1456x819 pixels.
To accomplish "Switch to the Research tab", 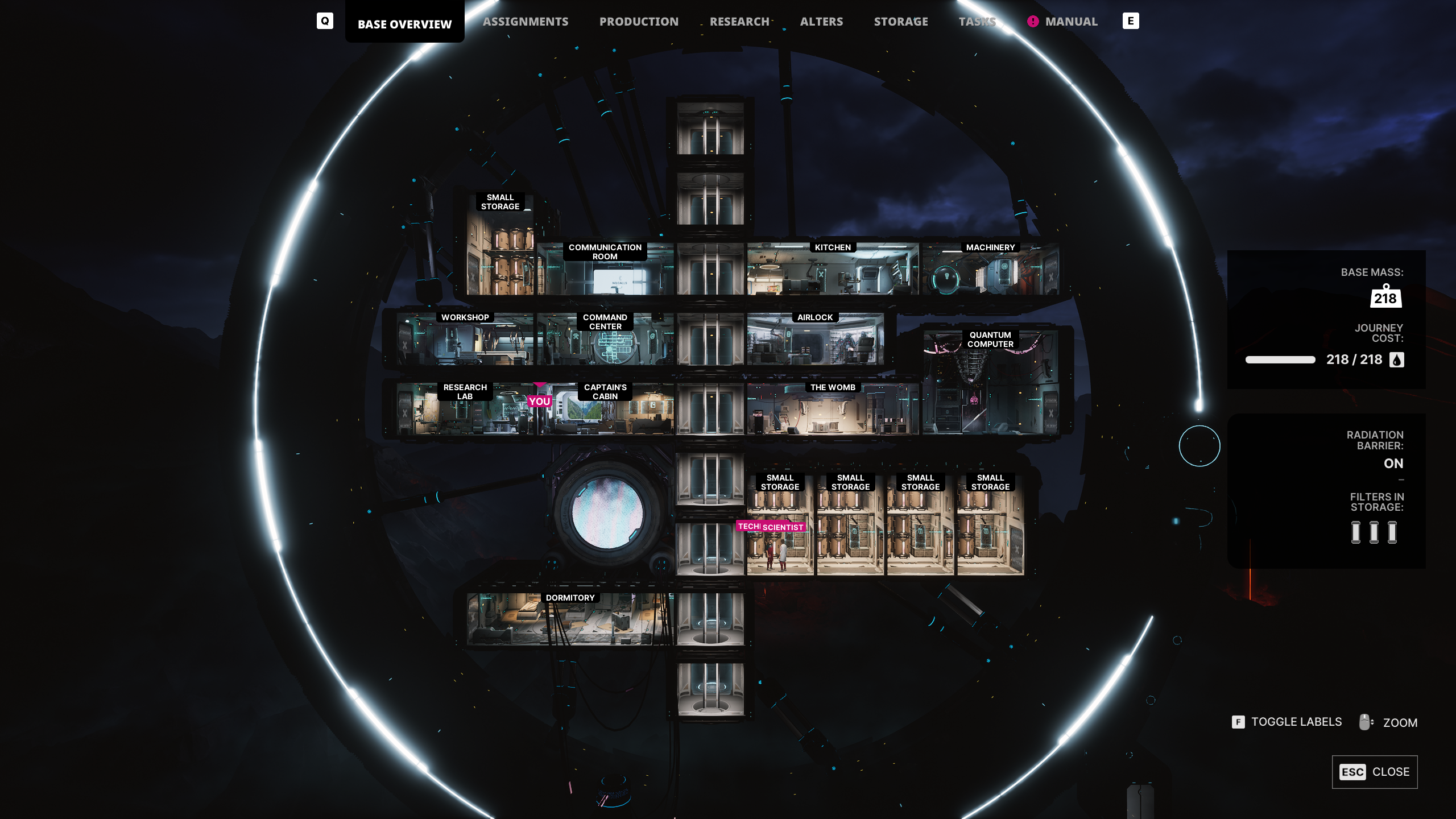I will point(739,21).
